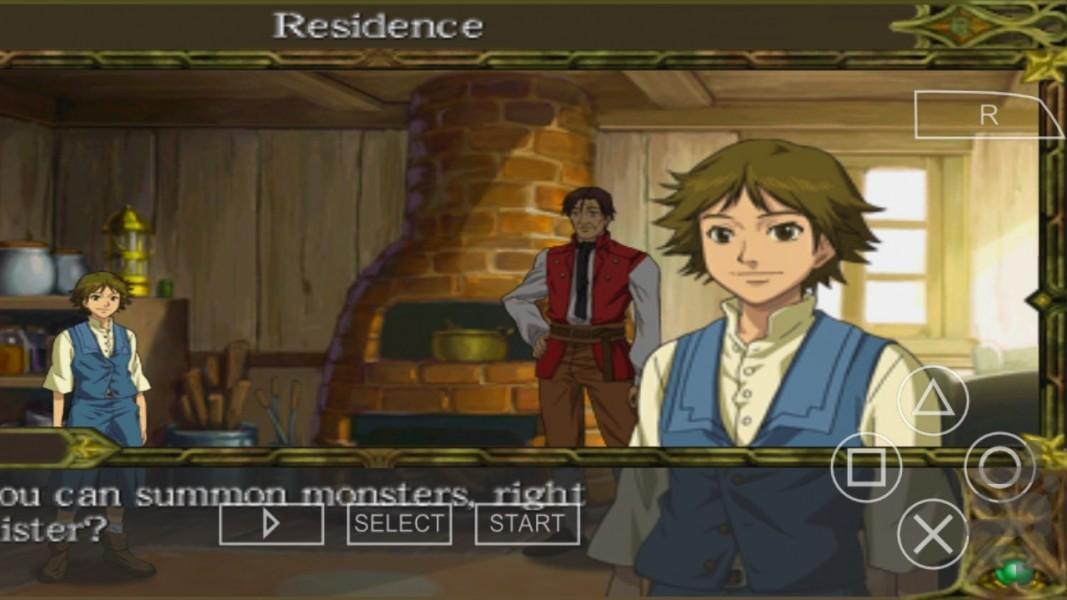Tap the on-screen triangle button
The image size is (1067, 600).
[932, 401]
